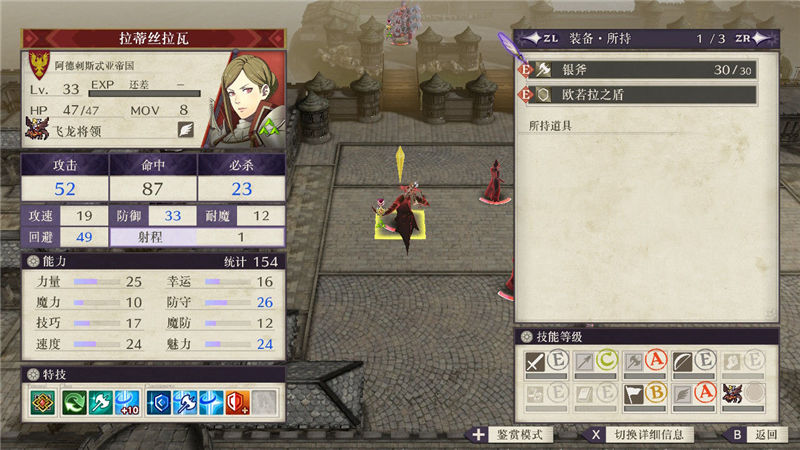Pick the +10 blue swirl ability icon
The width and height of the screenshot is (800, 450).
pos(129,402)
